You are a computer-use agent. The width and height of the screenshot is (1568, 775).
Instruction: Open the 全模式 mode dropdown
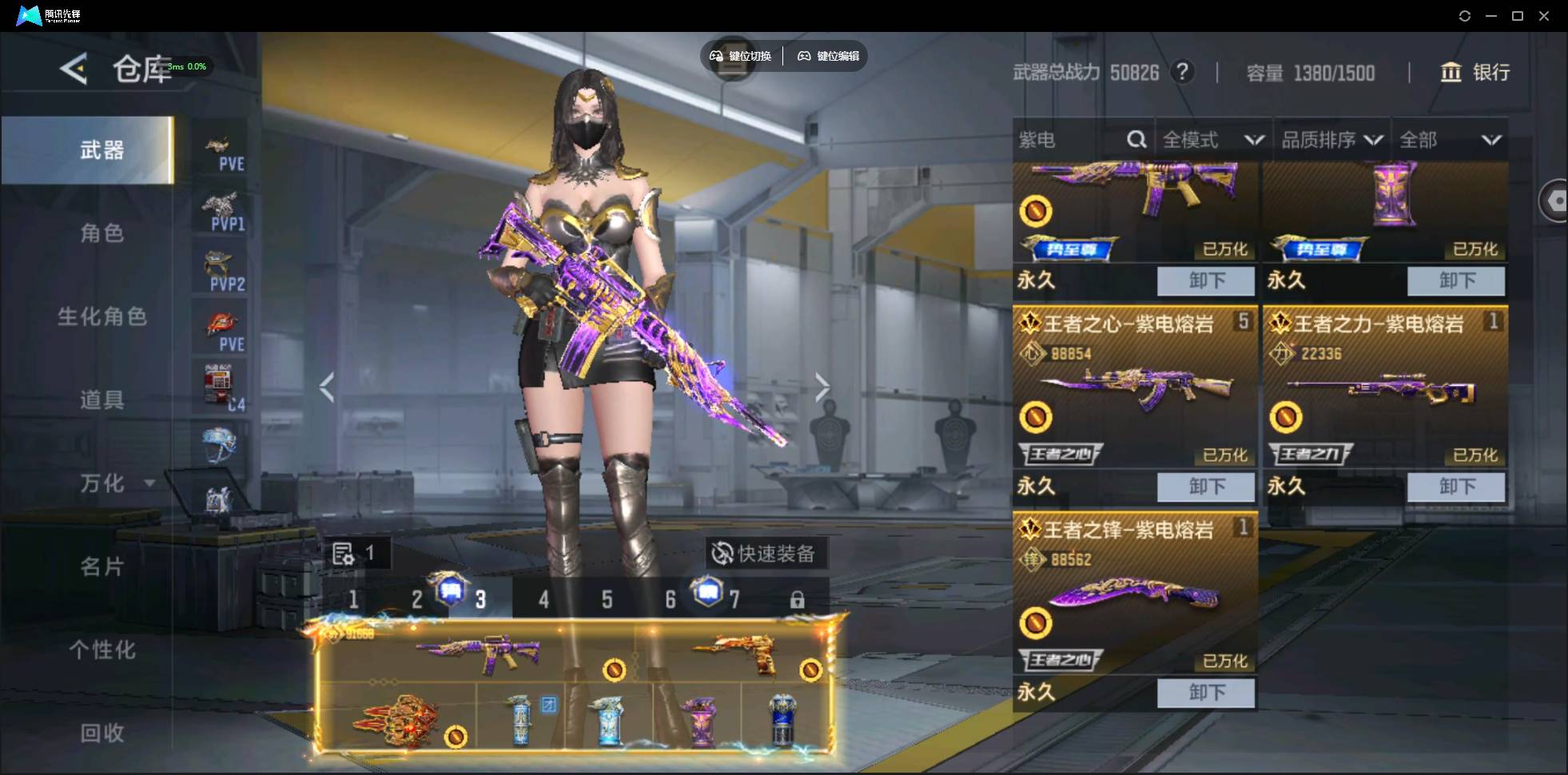point(1212,141)
